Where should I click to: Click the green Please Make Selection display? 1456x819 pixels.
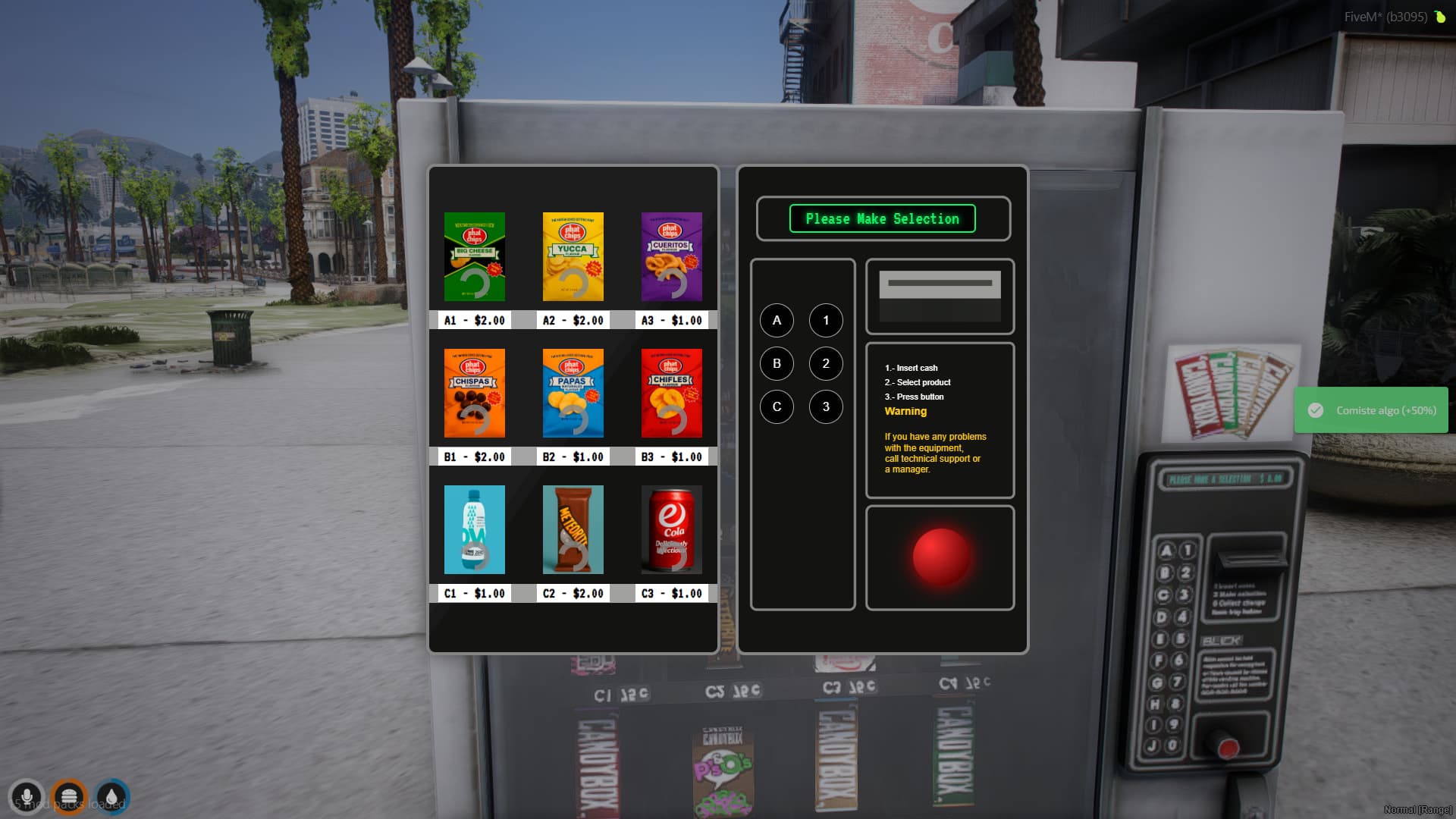tap(882, 219)
